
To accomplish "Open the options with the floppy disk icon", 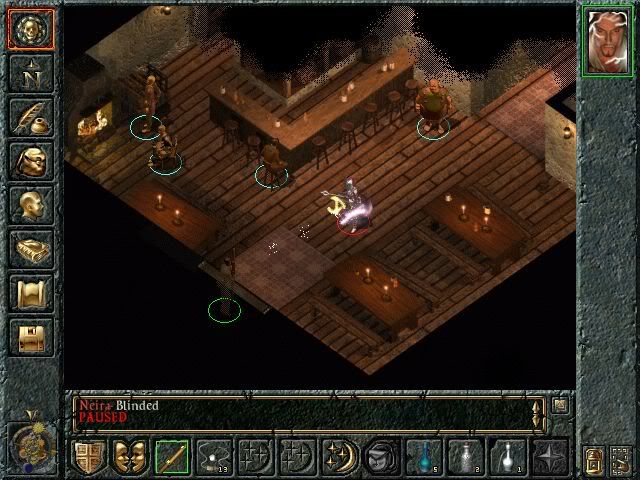I will click(30, 337).
